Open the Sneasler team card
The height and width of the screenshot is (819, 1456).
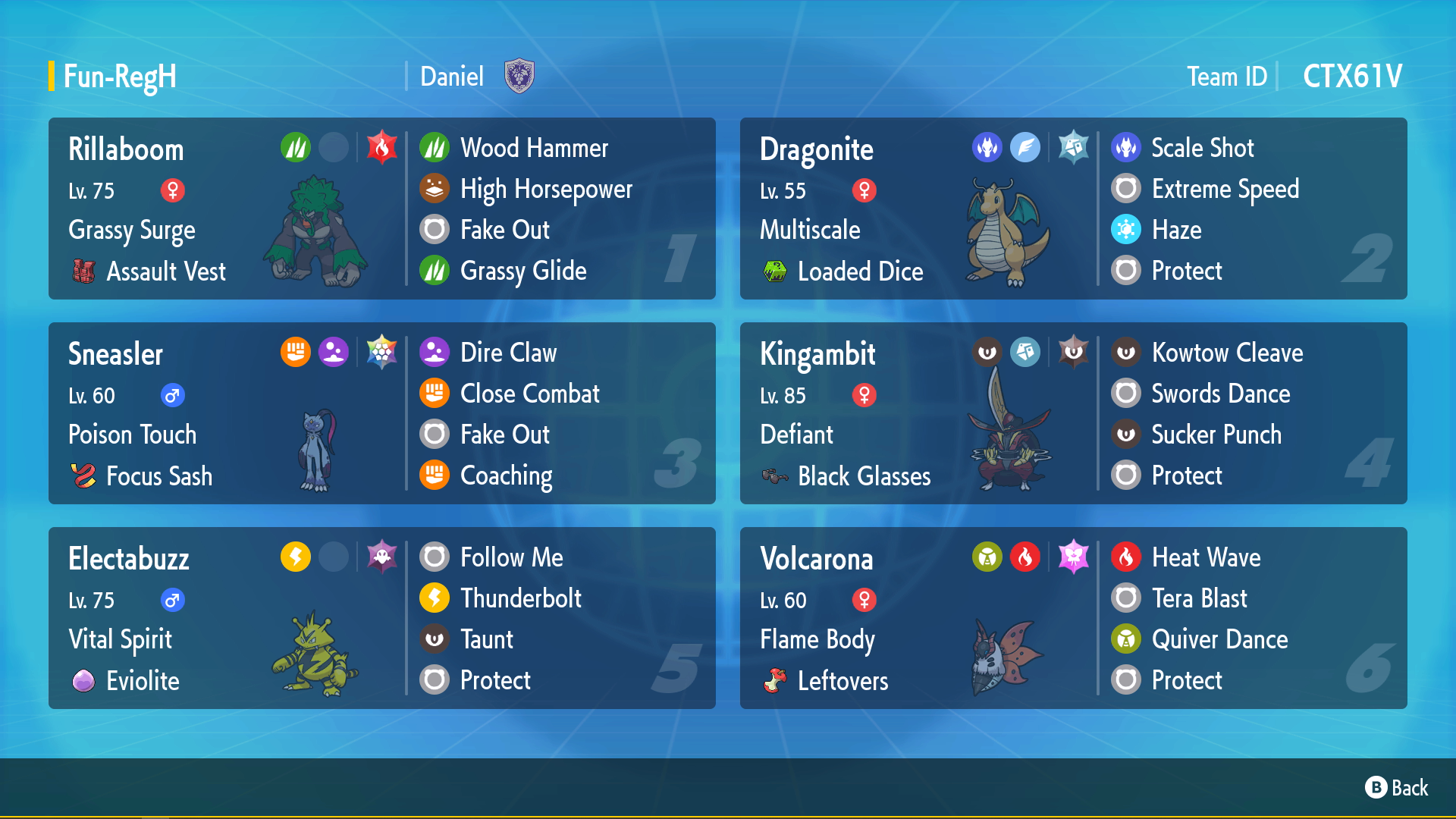381,413
